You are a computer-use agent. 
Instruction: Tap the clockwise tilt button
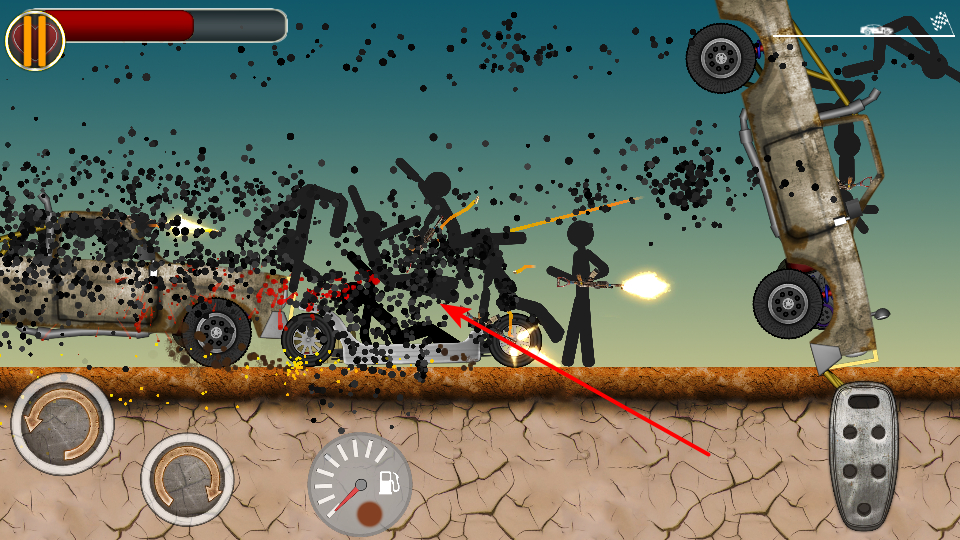click(x=187, y=480)
